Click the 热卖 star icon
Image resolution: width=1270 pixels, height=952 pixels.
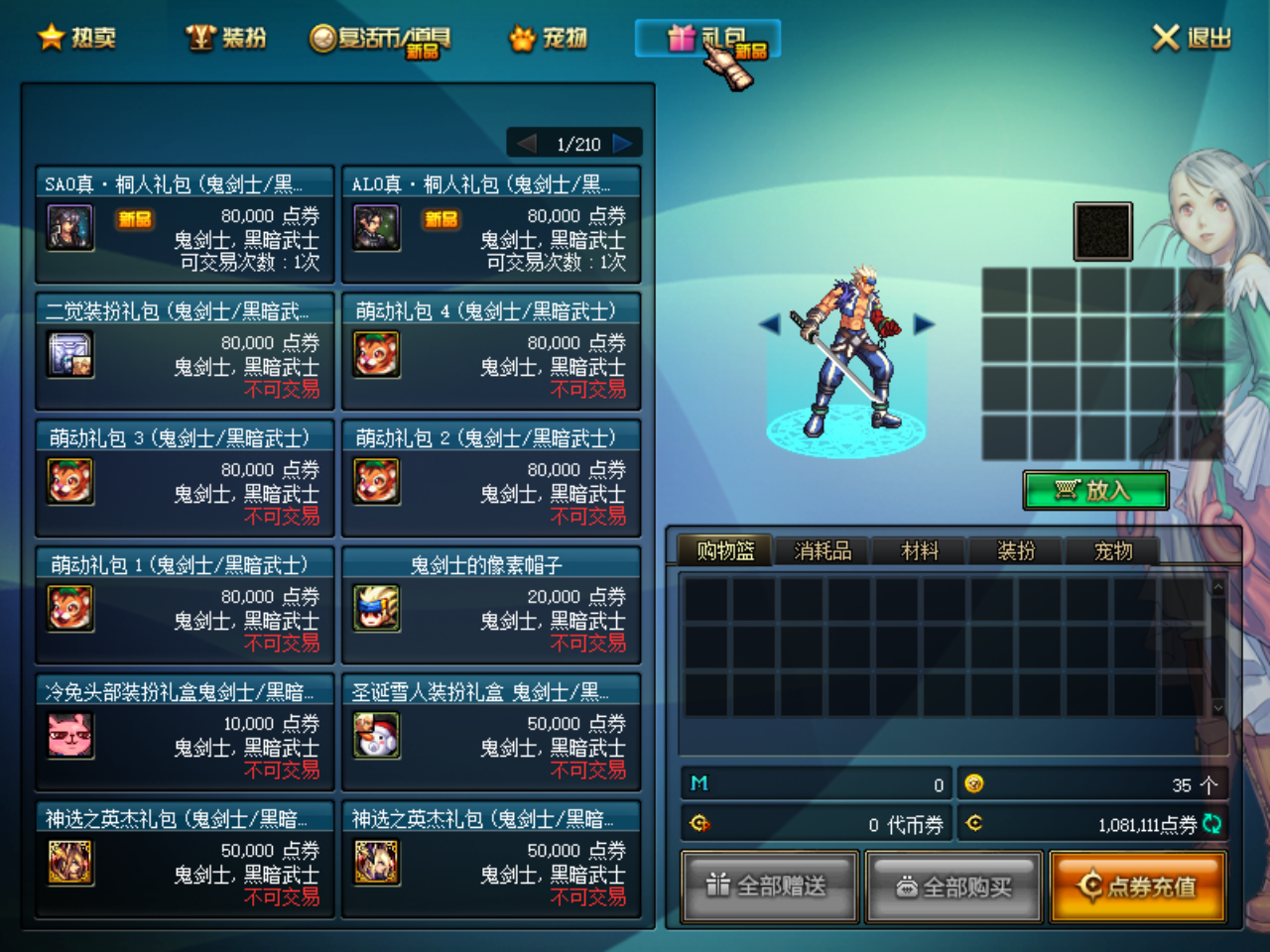[52, 37]
